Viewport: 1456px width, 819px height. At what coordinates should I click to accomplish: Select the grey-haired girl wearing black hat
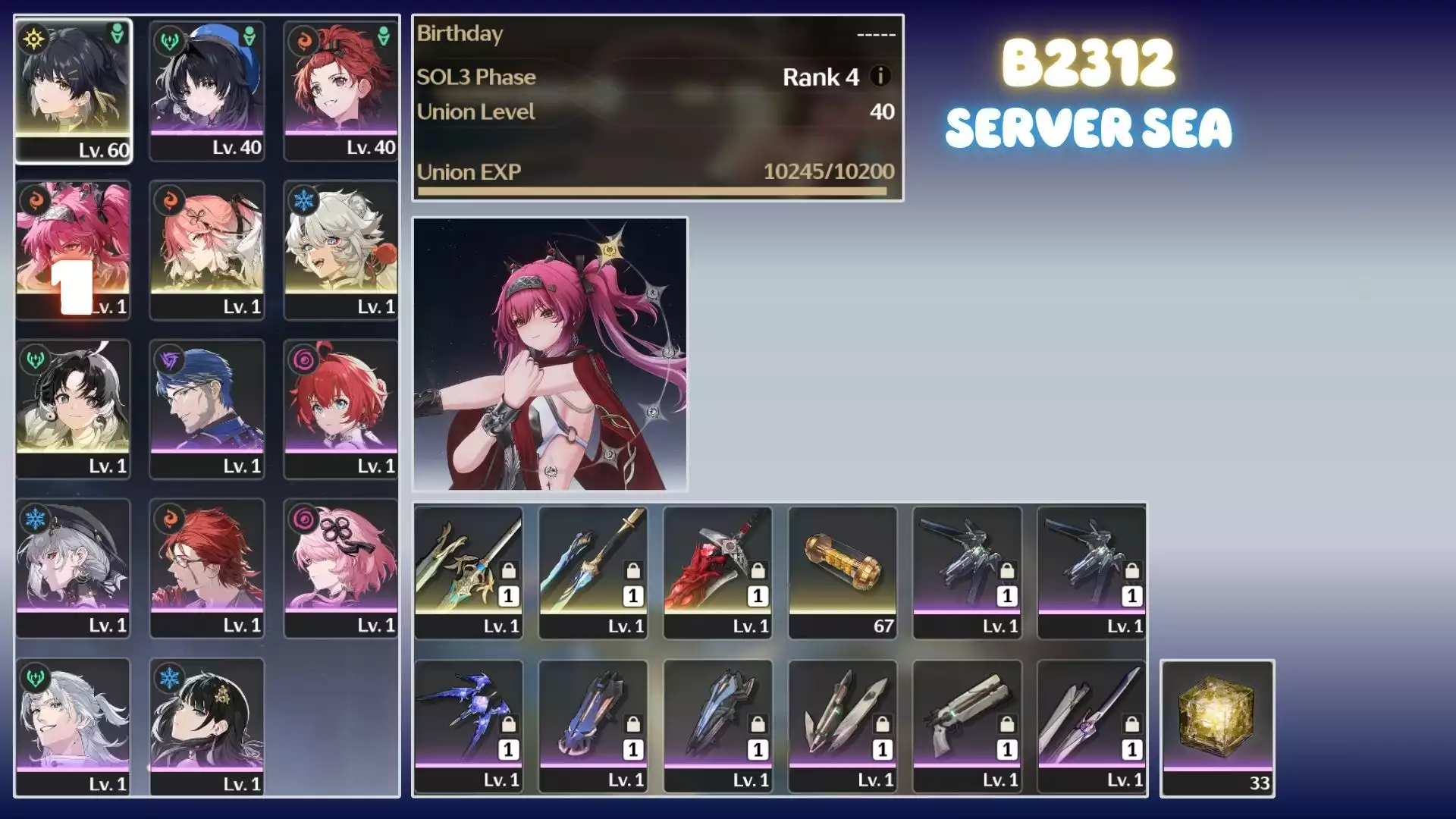(74, 568)
